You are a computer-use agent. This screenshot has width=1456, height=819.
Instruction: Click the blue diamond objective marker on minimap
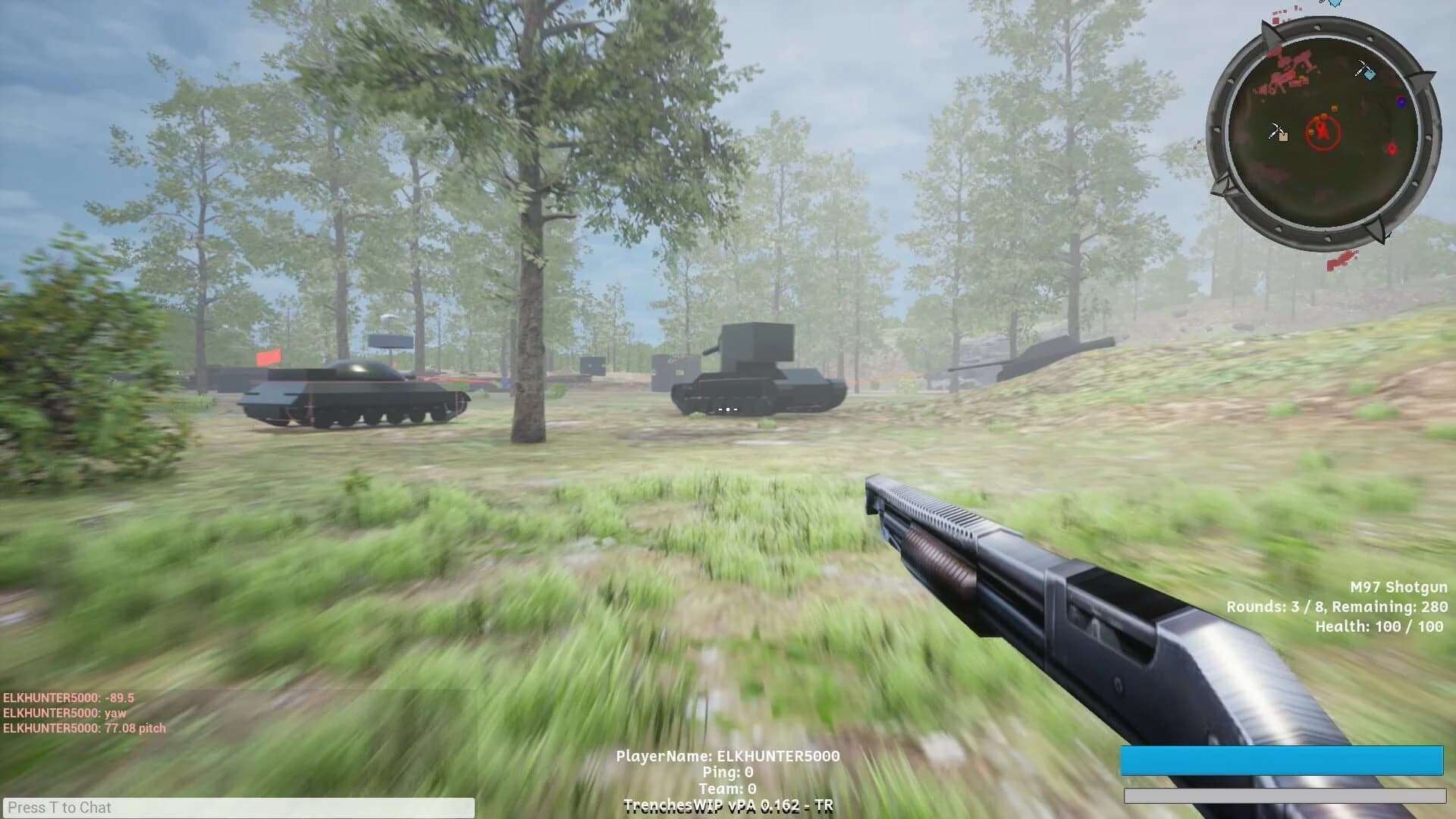[1370, 76]
